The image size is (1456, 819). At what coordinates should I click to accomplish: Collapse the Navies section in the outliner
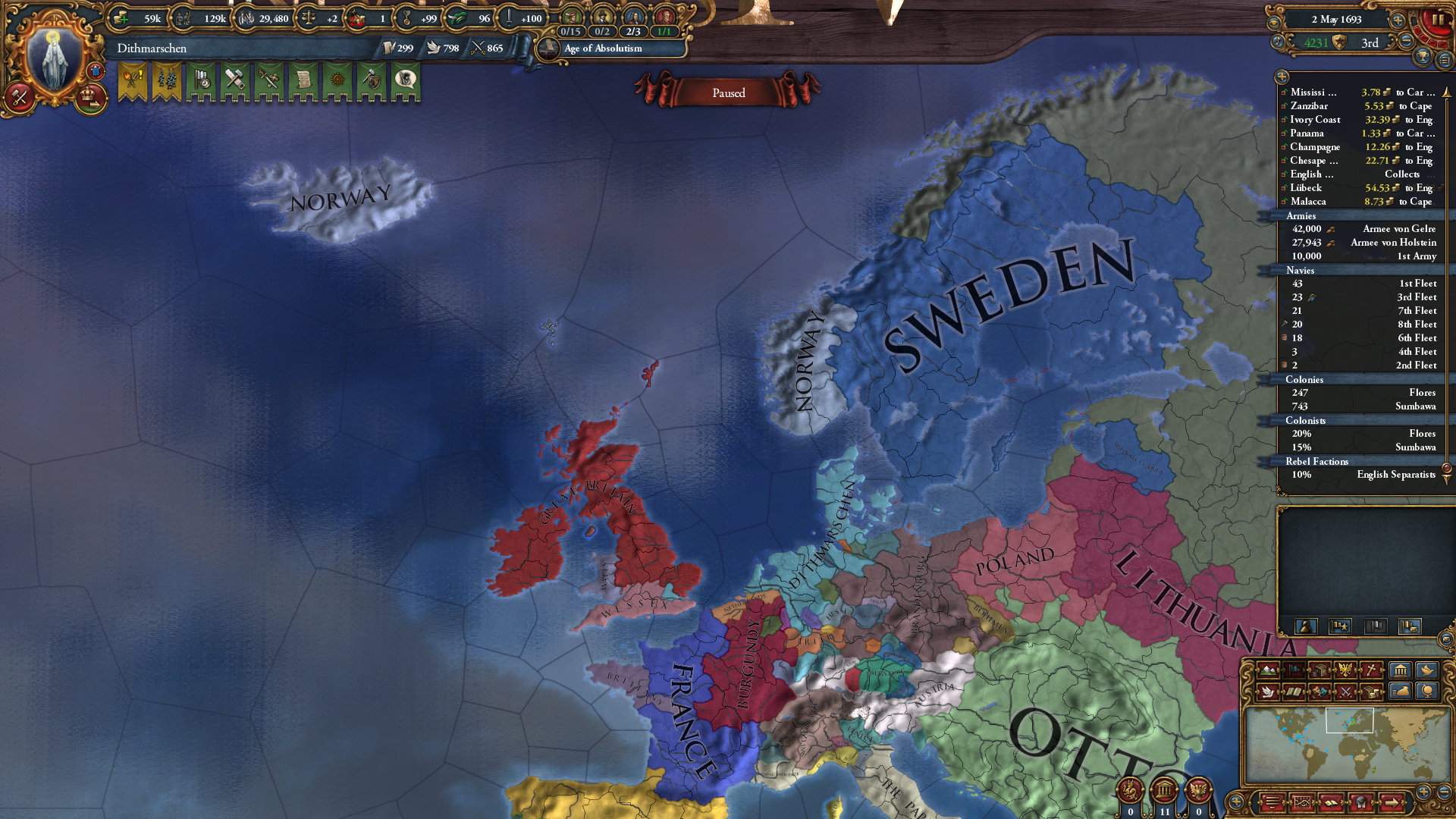coord(1301,271)
